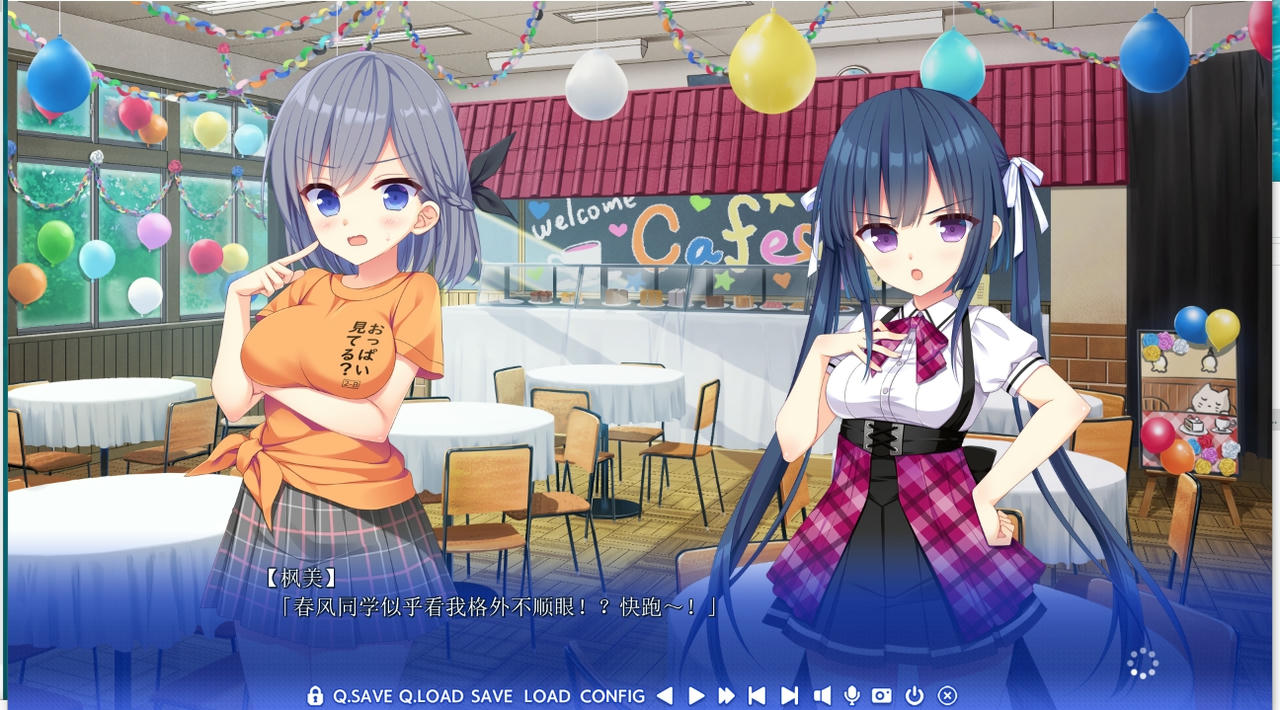Hide the dialogue window with the X
This screenshot has height=710, width=1280.
947,696
